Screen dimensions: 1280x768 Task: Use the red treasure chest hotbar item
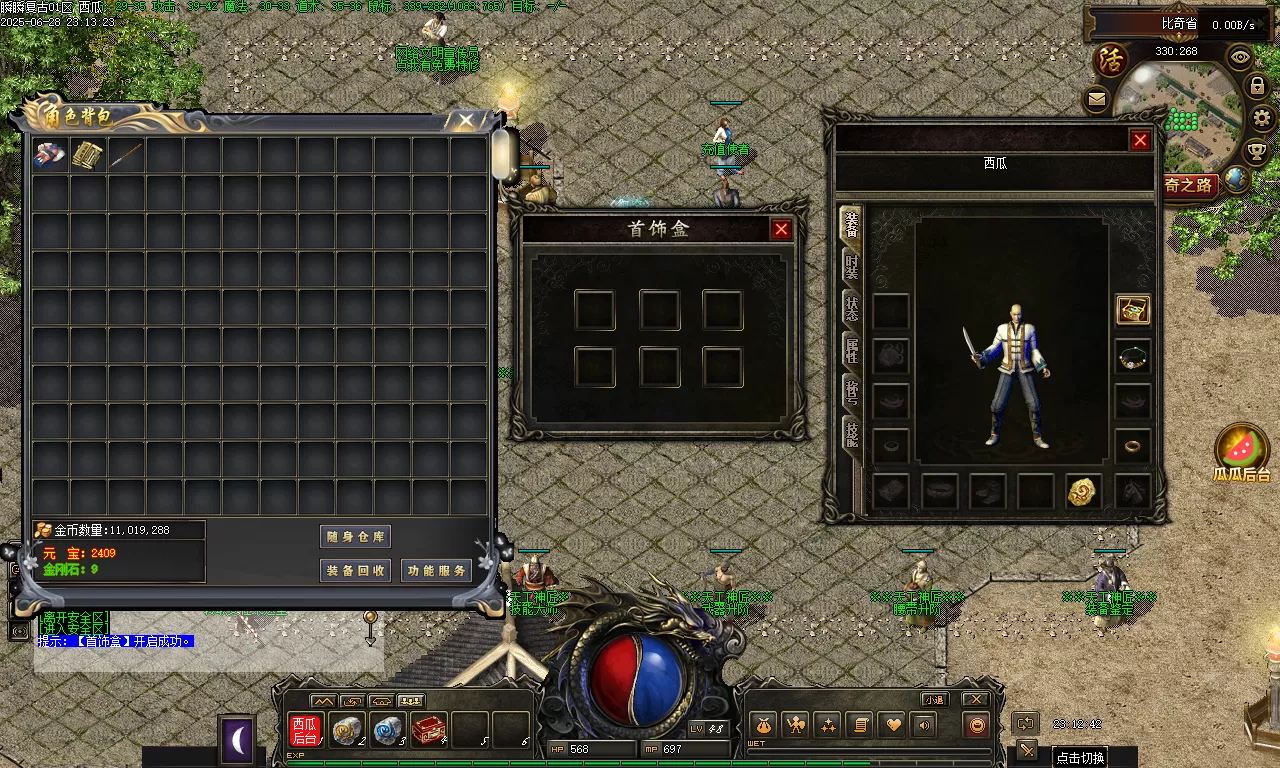429,730
